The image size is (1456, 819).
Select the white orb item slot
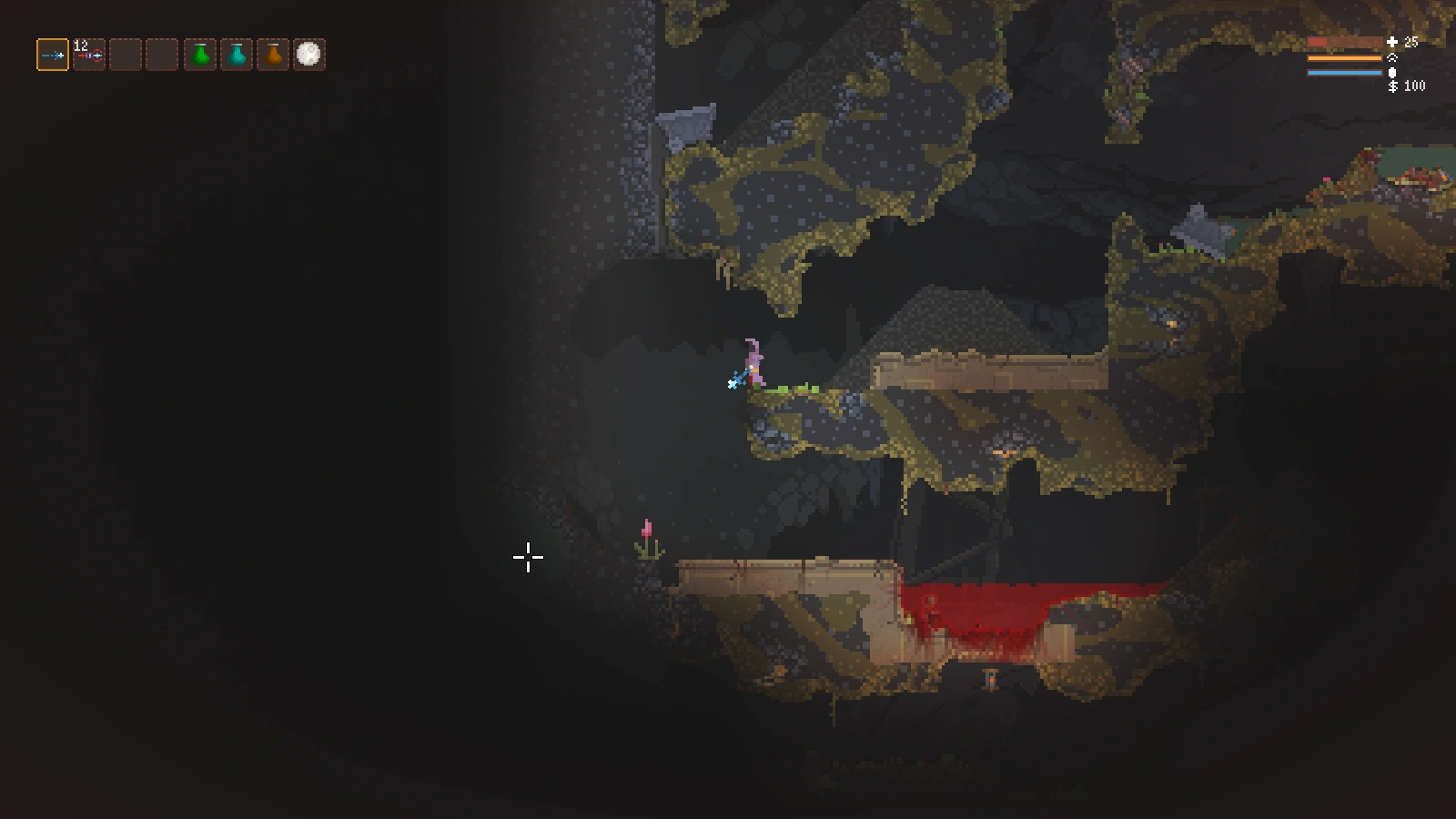(x=309, y=55)
